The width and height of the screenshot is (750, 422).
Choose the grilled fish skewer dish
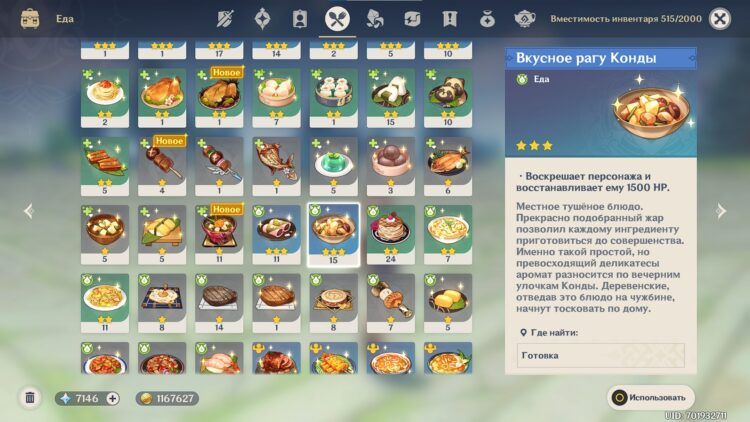276,161
